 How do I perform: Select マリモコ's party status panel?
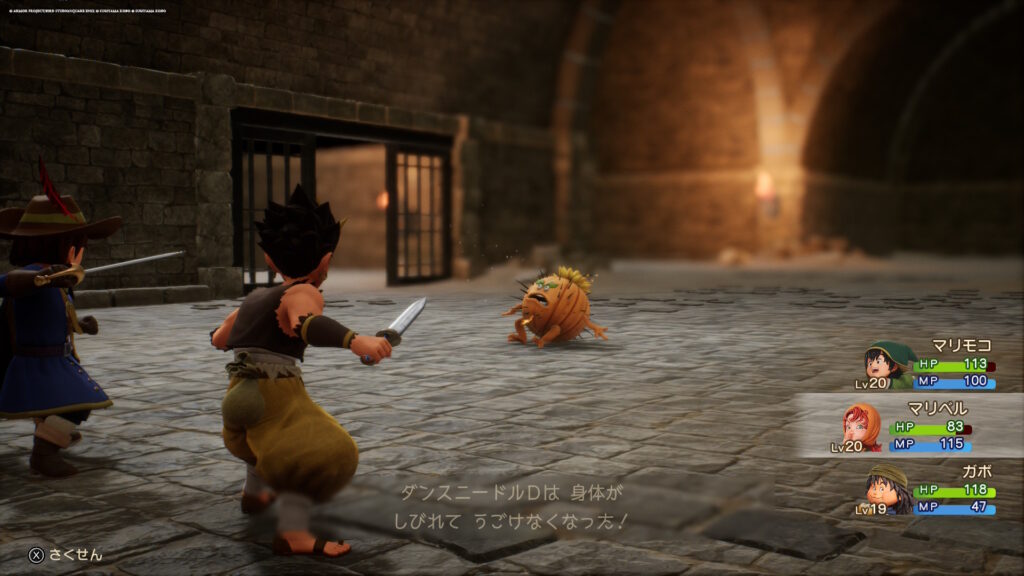pyautogui.click(x=928, y=365)
